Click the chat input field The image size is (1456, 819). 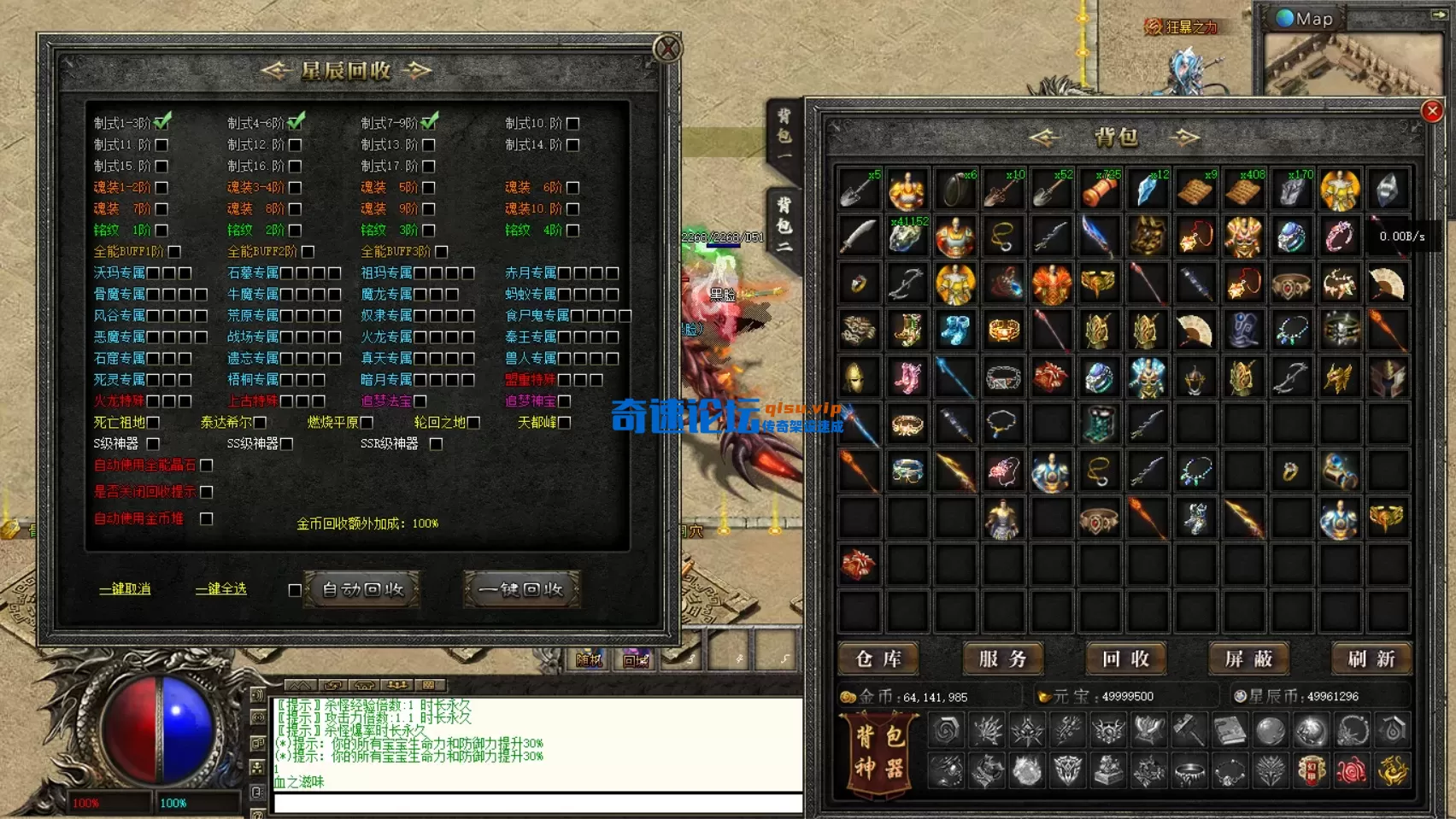pyautogui.click(x=538, y=804)
